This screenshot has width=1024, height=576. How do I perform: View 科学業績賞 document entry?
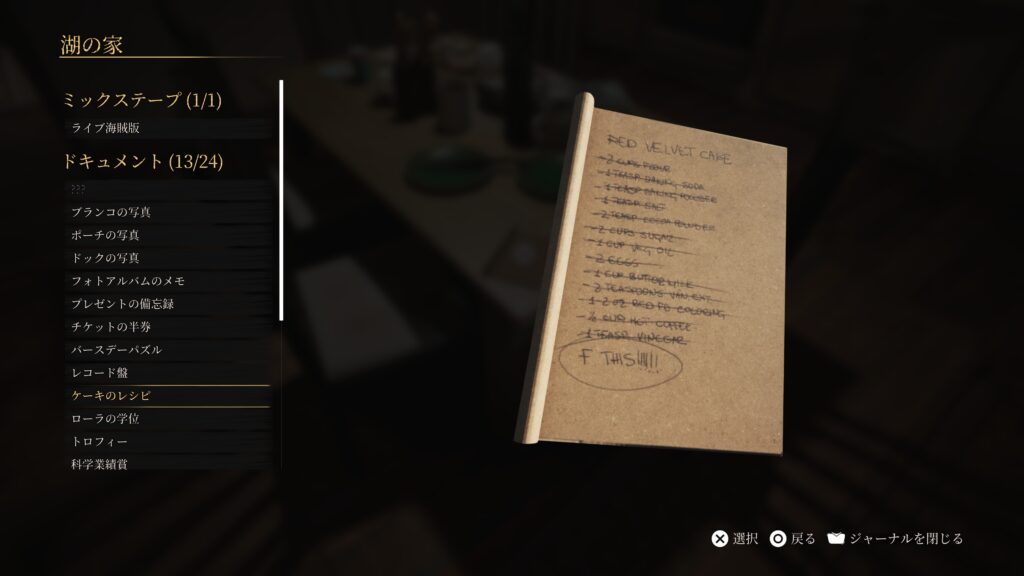coord(99,464)
